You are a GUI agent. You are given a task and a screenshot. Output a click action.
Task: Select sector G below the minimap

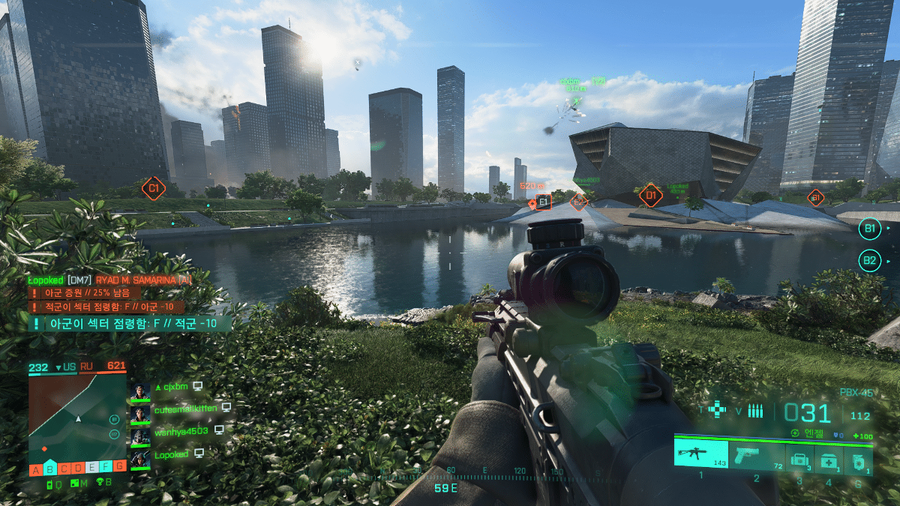(120, 467)
